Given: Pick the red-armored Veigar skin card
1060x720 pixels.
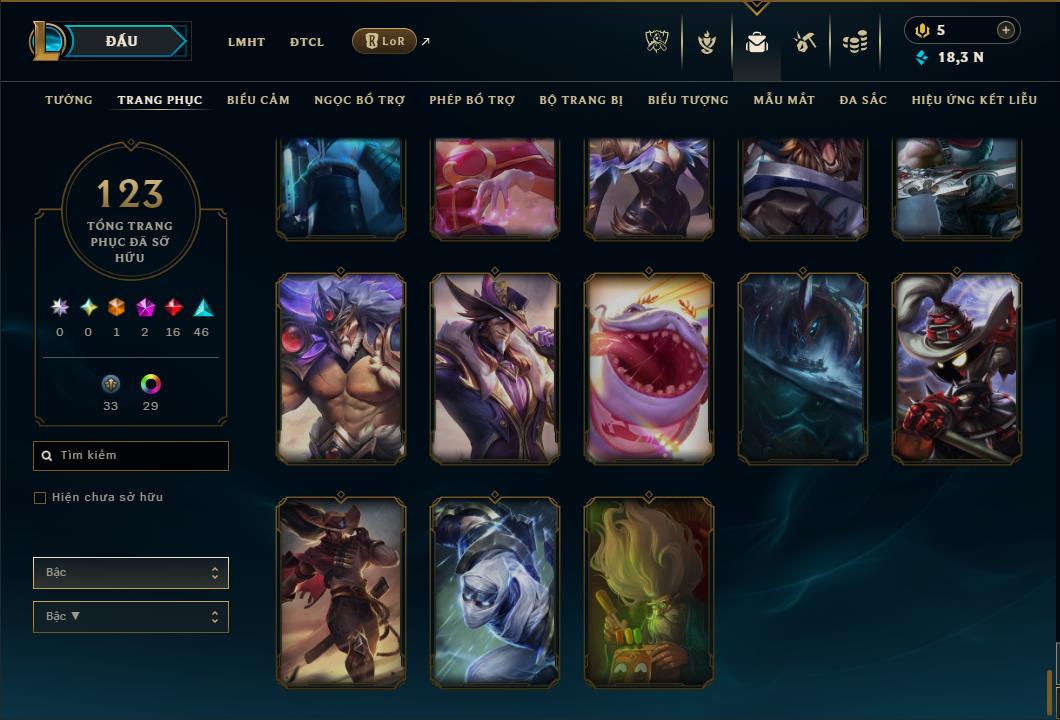Looking at the screenshot, I should point(957,369).
